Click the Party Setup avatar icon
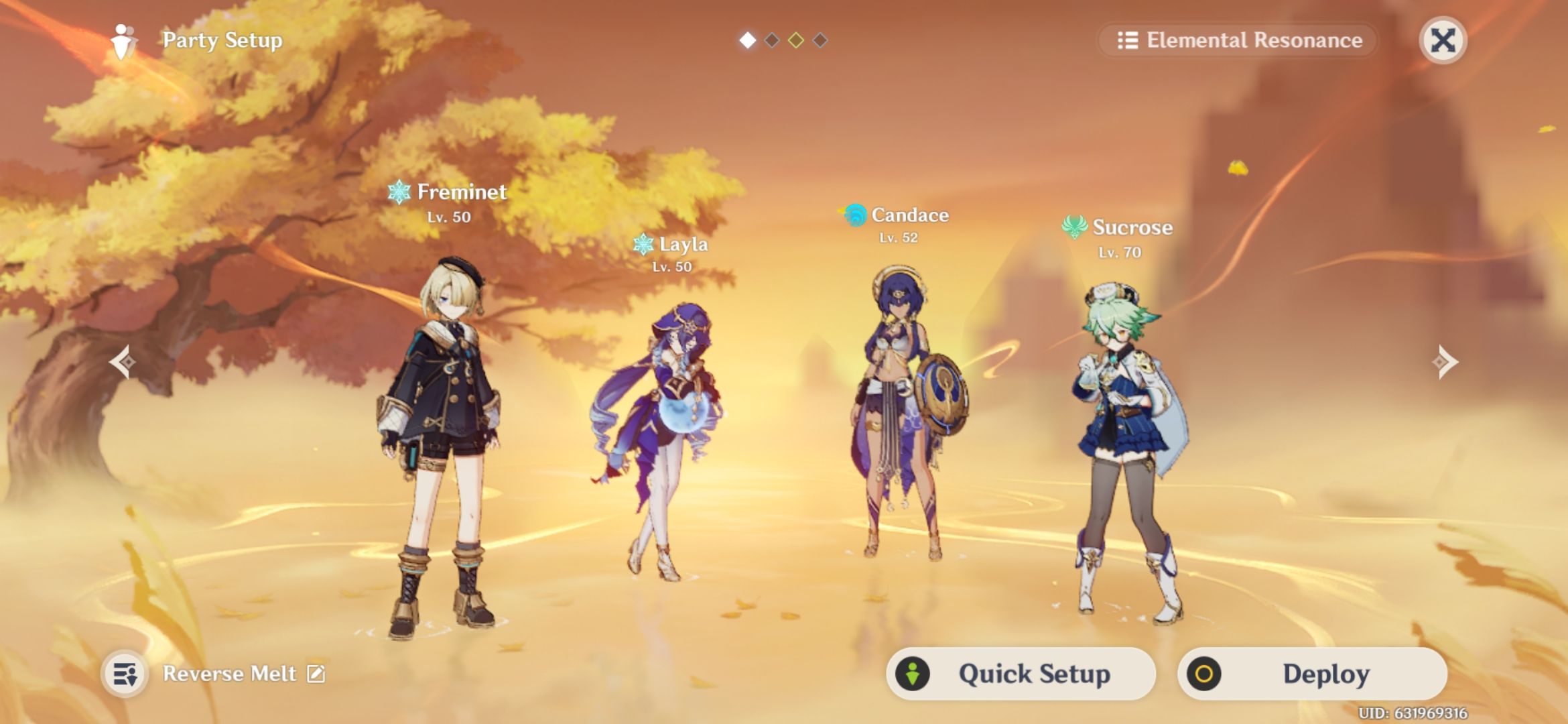Screen dimensions: 1568x724 121,42
